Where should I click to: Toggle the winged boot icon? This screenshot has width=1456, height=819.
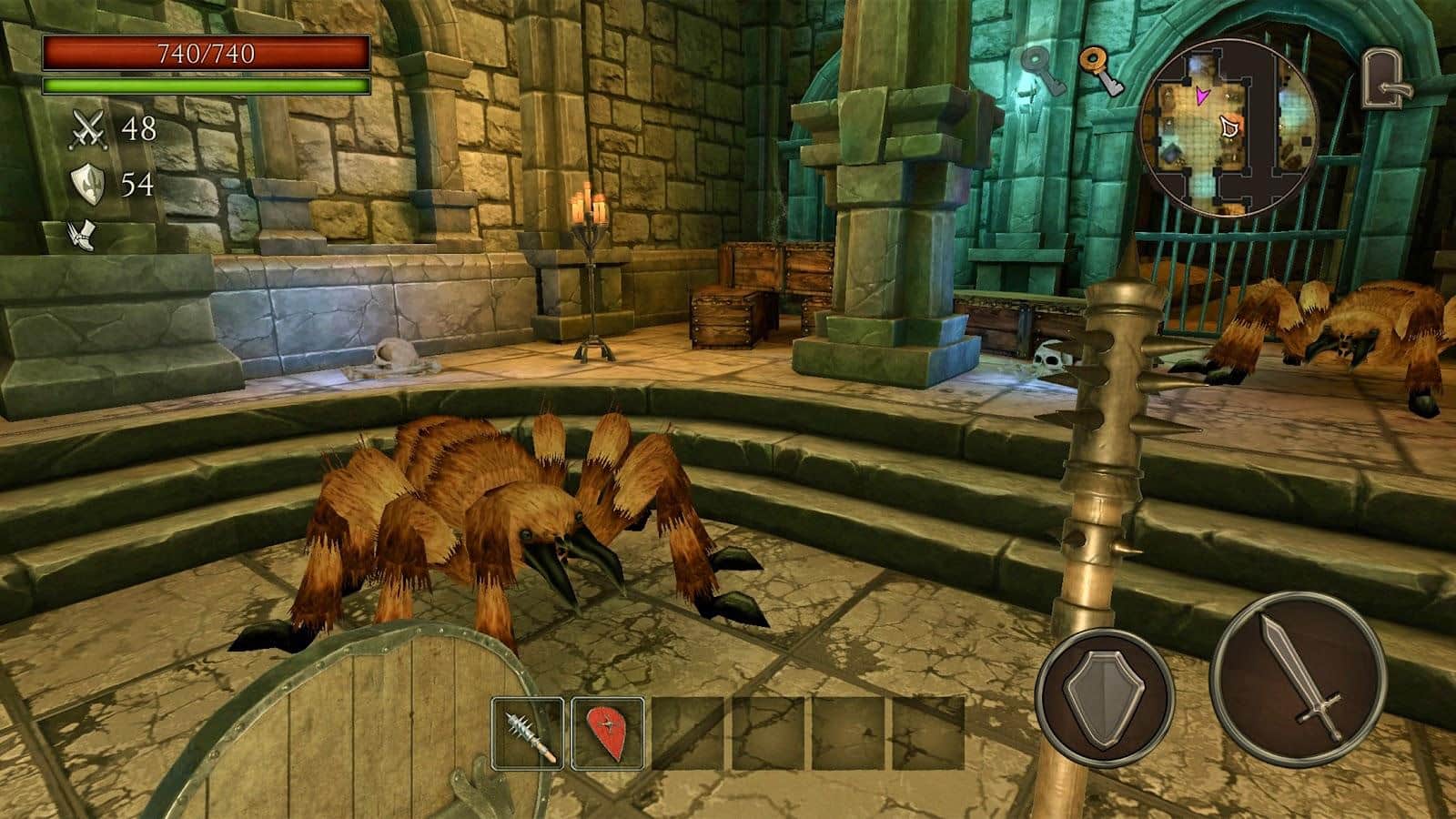[80, 237]
